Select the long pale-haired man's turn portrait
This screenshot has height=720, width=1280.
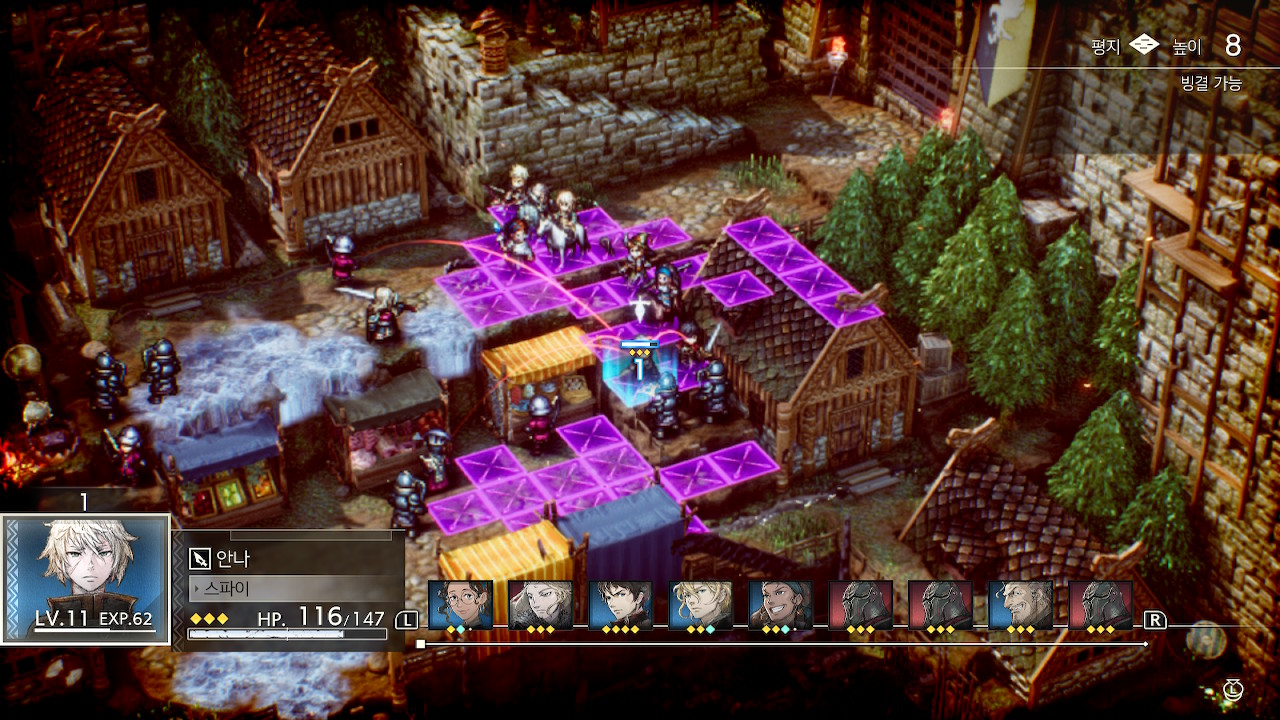click(540, 604)
